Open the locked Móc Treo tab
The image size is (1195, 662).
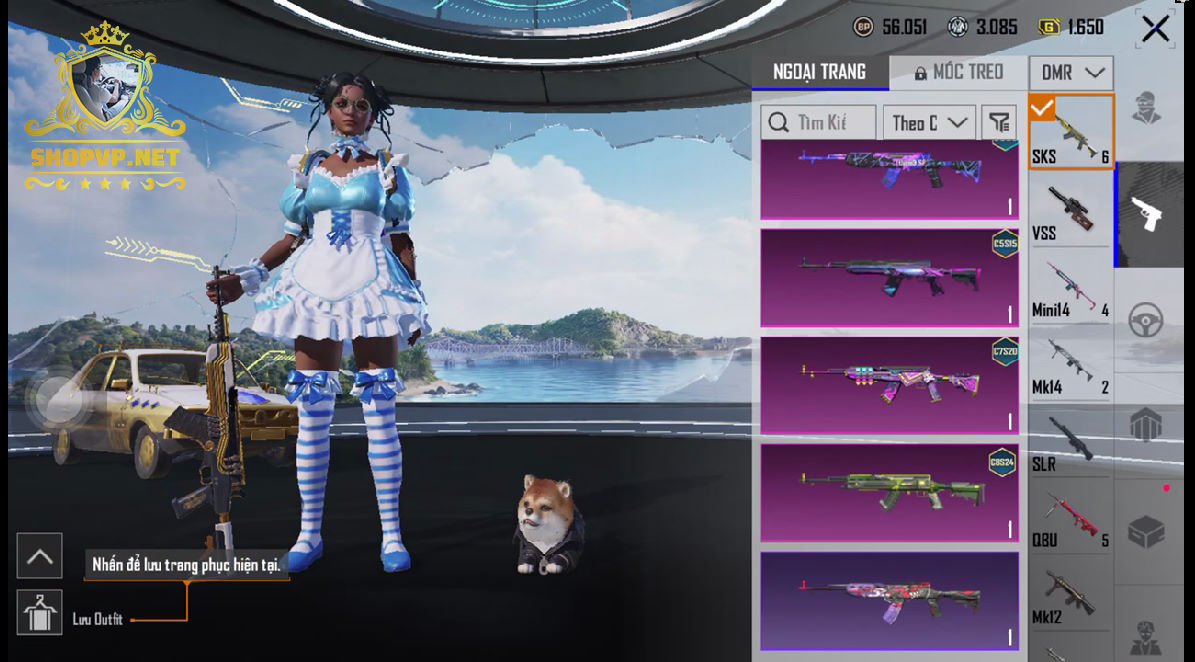pos(958,72)
